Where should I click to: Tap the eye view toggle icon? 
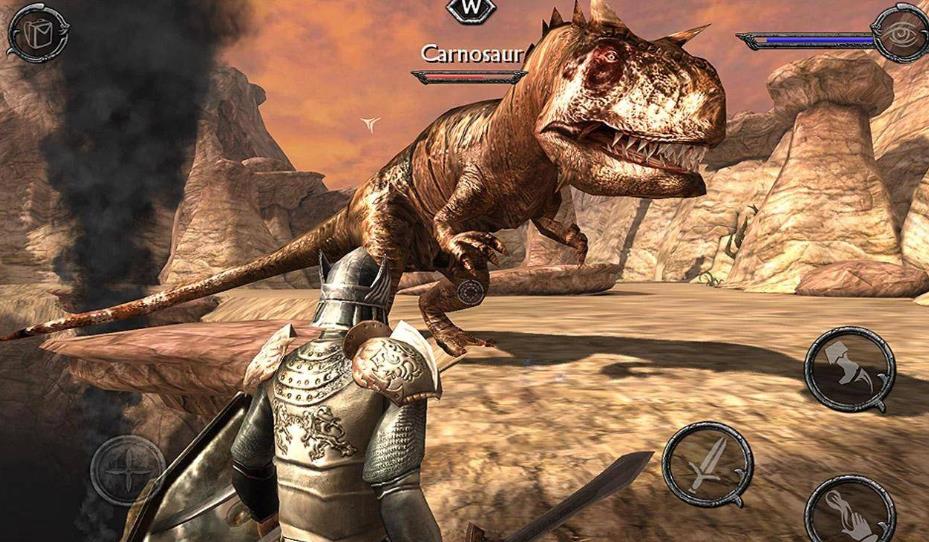tap(898, 33)
